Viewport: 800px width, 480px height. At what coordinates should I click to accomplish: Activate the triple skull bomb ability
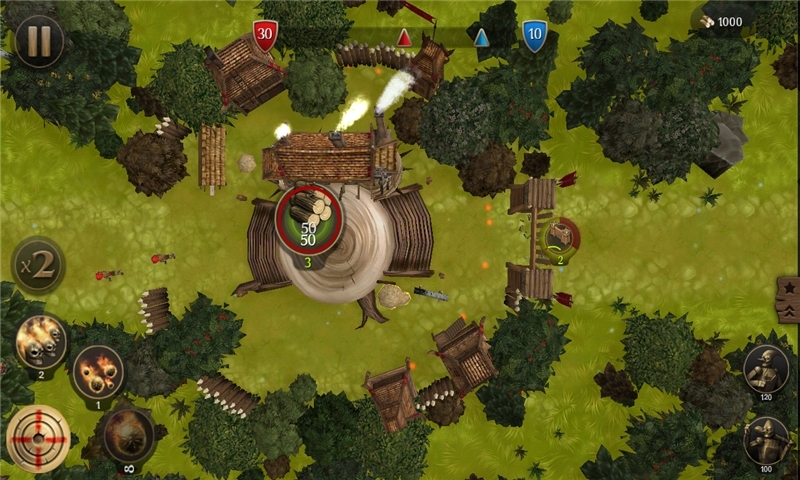[x=41, y=341]
